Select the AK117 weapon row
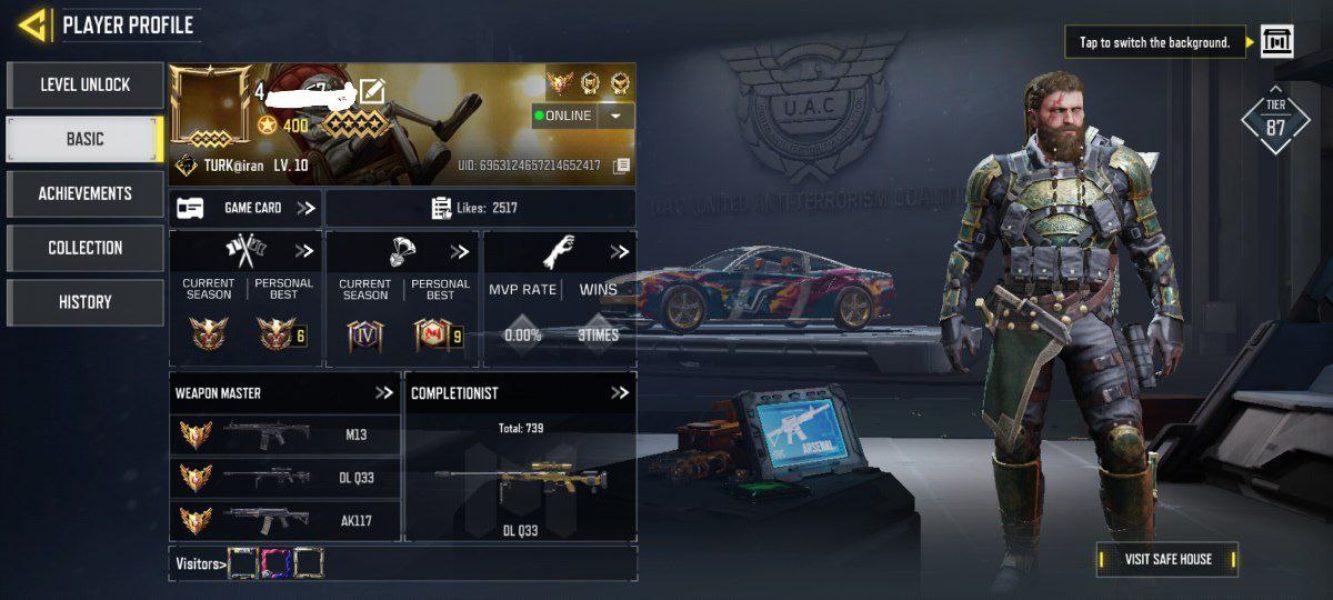This screenshot has width=1333, height=600. [285, 520]
